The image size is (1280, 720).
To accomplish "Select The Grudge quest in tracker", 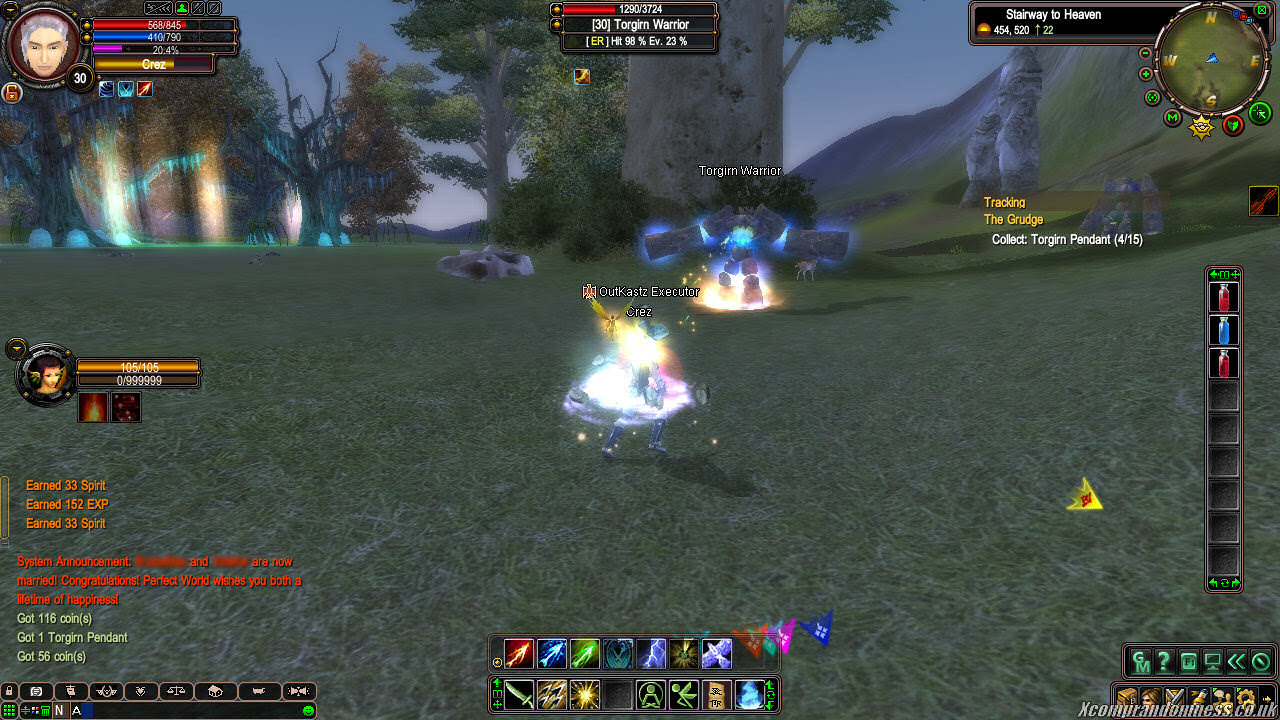I will pos(1013,220).
